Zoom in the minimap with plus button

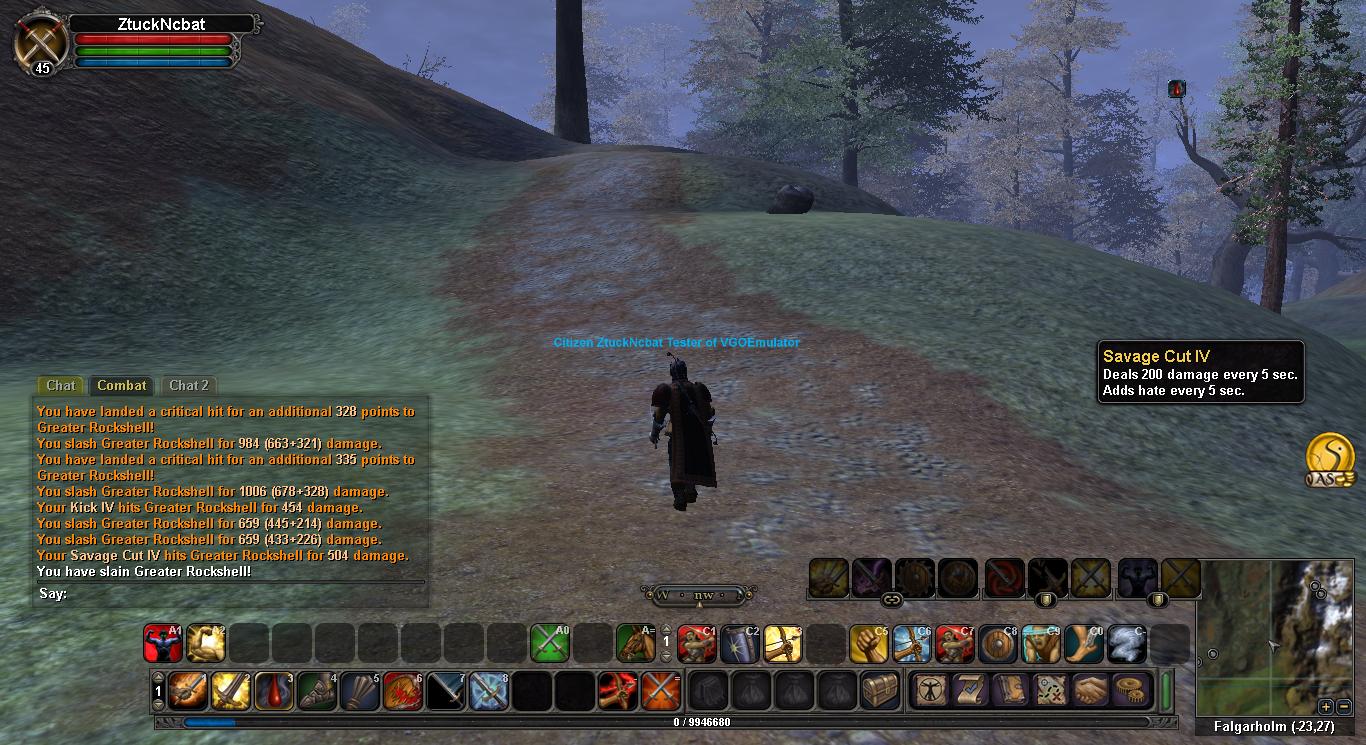click(1326, 706)
